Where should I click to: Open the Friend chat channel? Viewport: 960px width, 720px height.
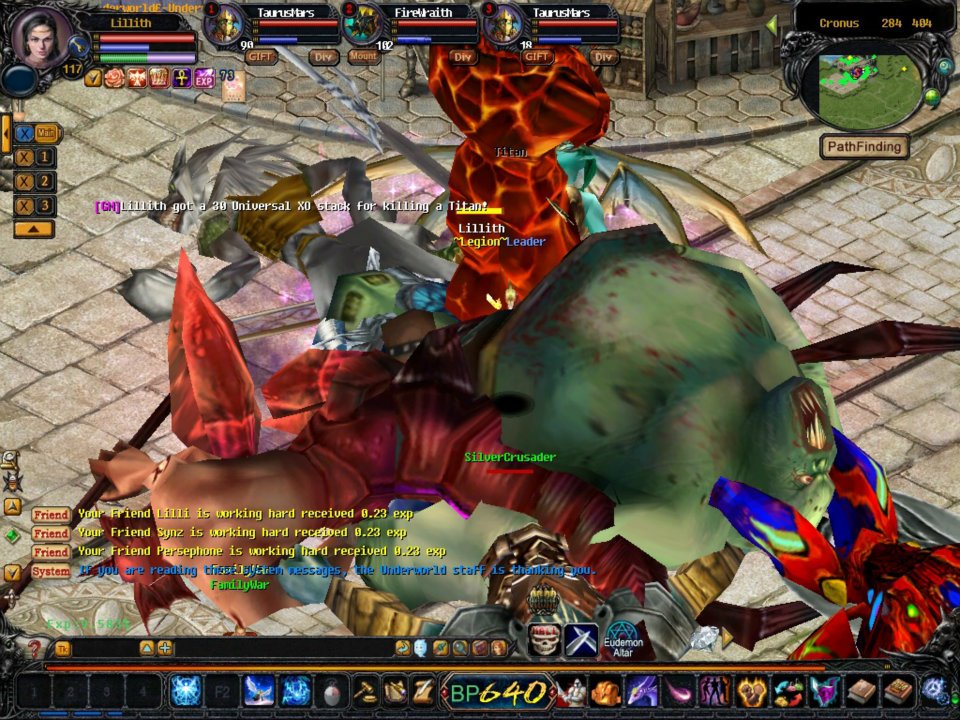pos(50,514)
